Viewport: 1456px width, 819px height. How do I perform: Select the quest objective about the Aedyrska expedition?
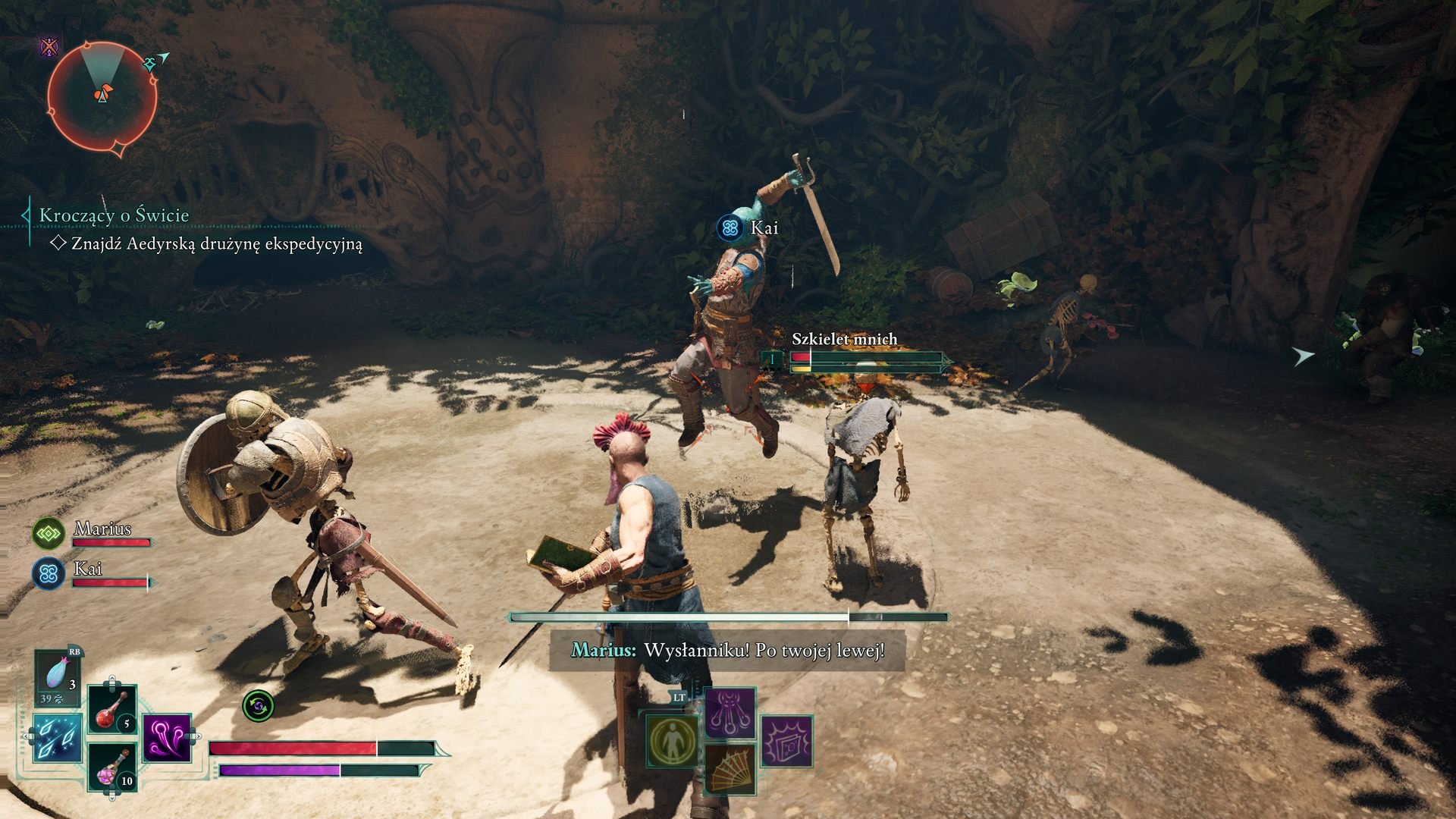(216, 244)
